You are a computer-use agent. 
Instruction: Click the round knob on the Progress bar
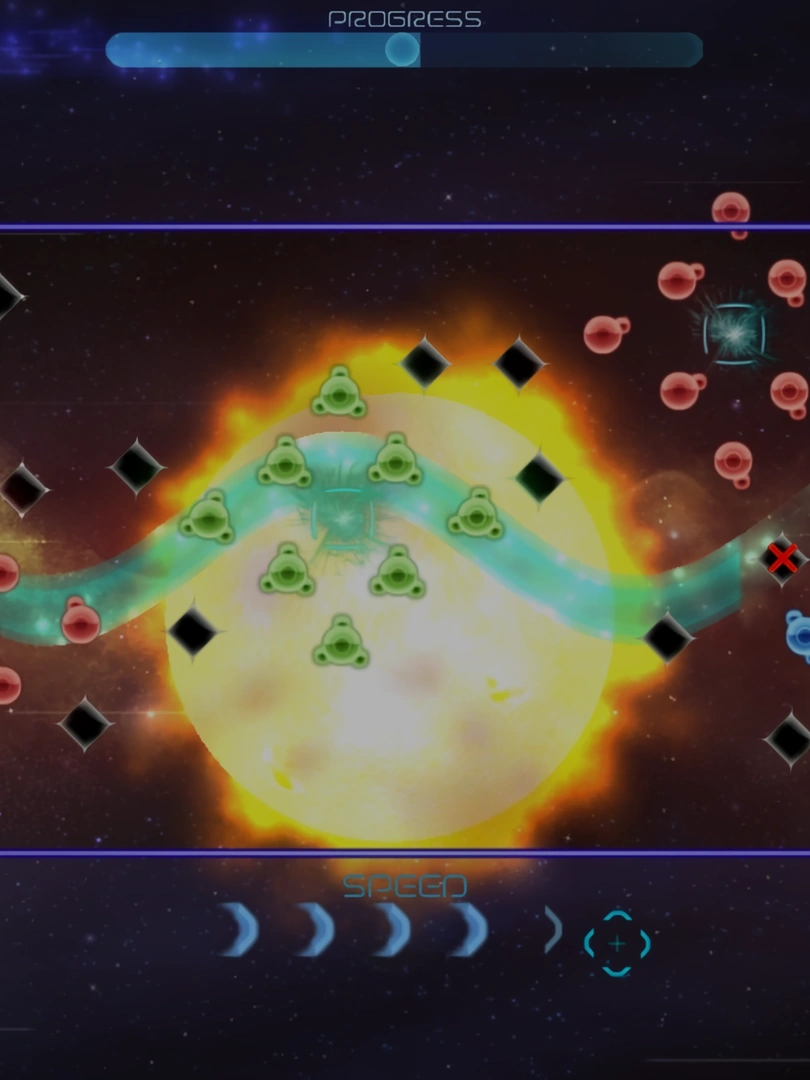pos(402,49)
